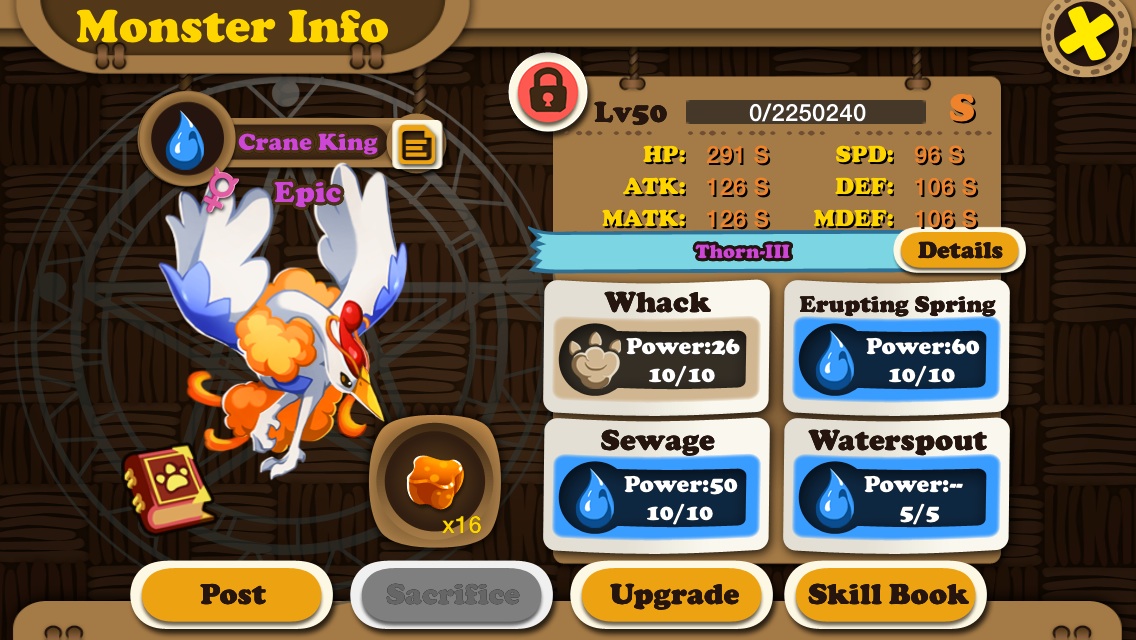Open the Thorn-III Details button
This screenshot has height=640, width=1136.
point(959,250)
